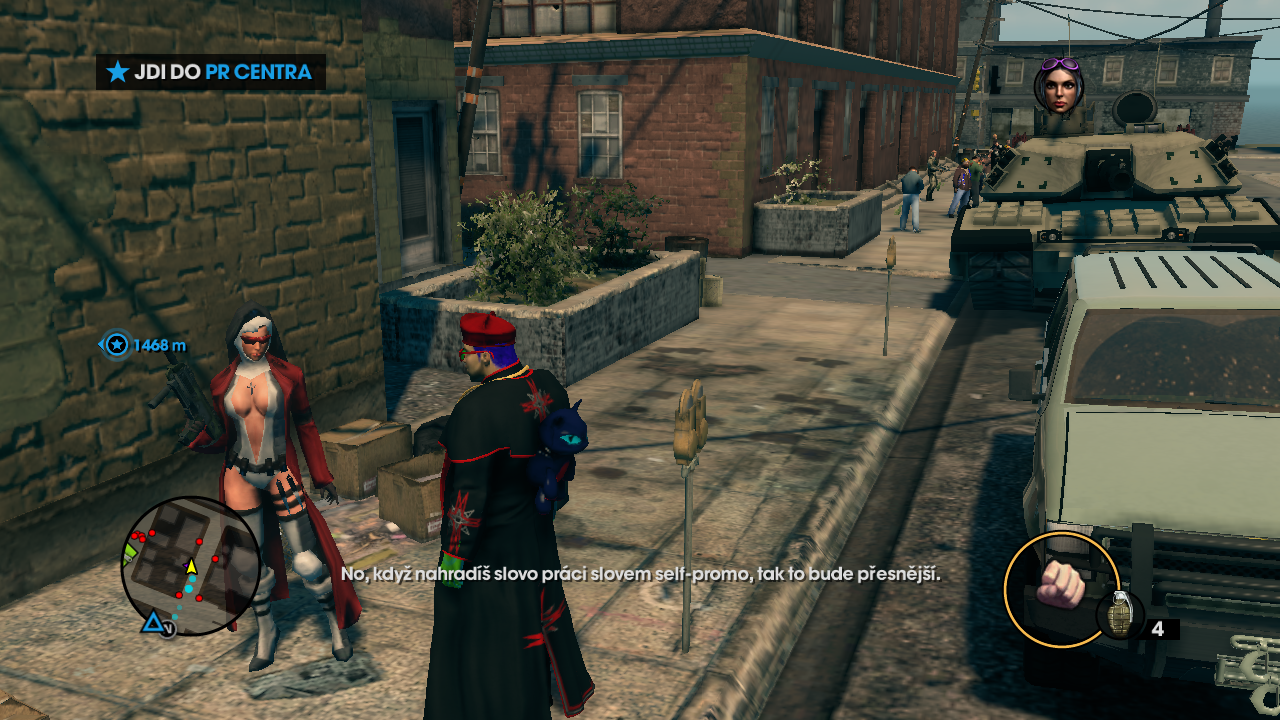Screen dimensions: 1280x720
Task: Click the 1468 m objective distance marker
Action: pos(146,346)
